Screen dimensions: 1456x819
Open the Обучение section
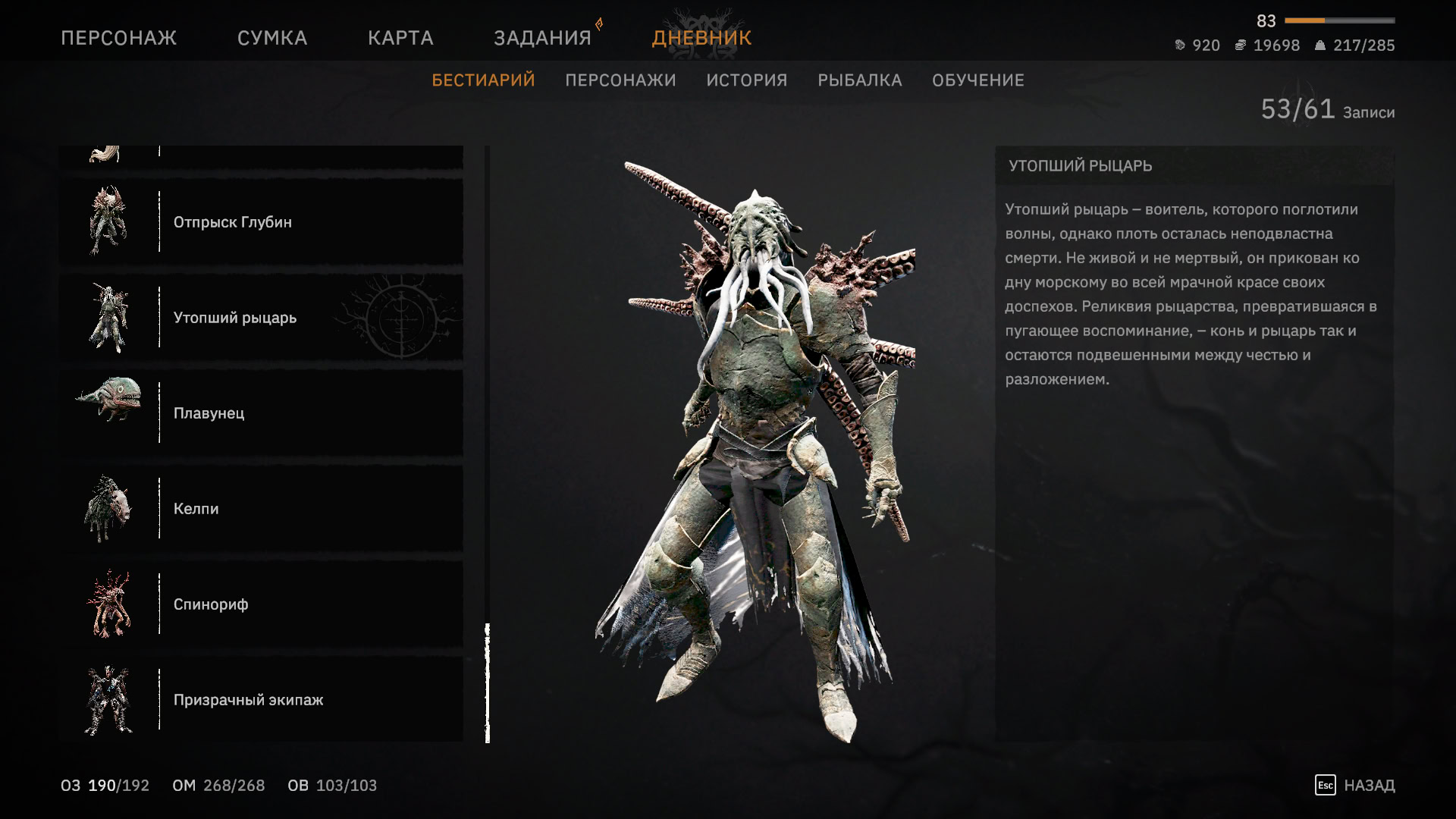click(977, 80)
